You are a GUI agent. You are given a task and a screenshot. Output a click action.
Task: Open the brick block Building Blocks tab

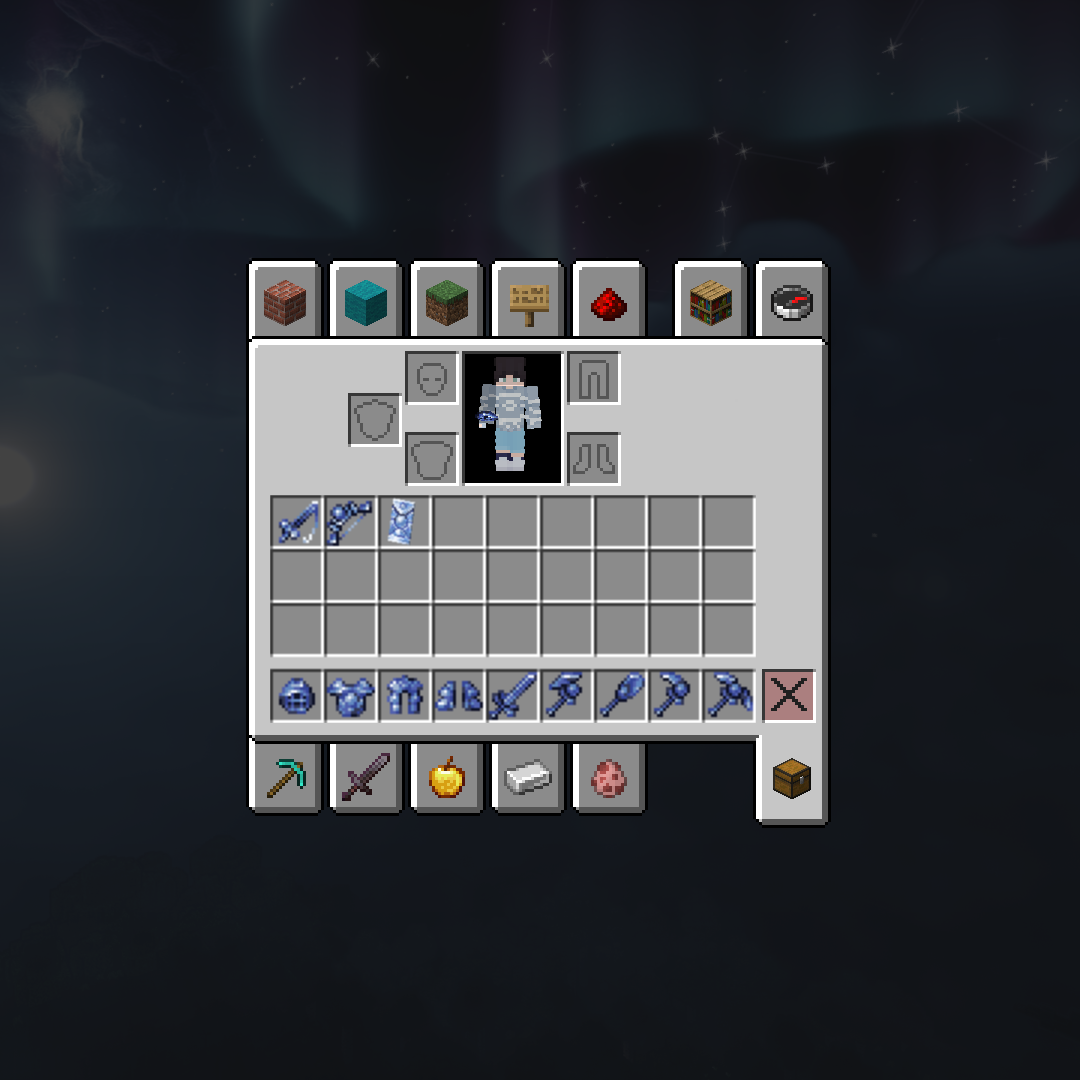pyautogui.click(x=284, y=302)
